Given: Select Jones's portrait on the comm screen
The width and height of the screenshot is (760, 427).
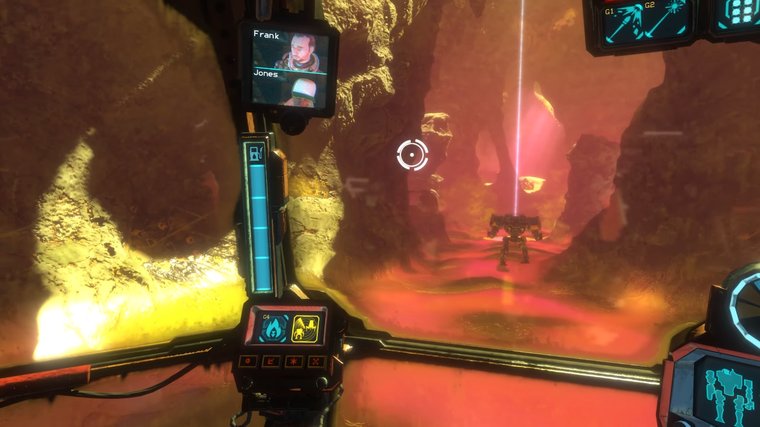Looking at the screenshot, I should [299, 90].
